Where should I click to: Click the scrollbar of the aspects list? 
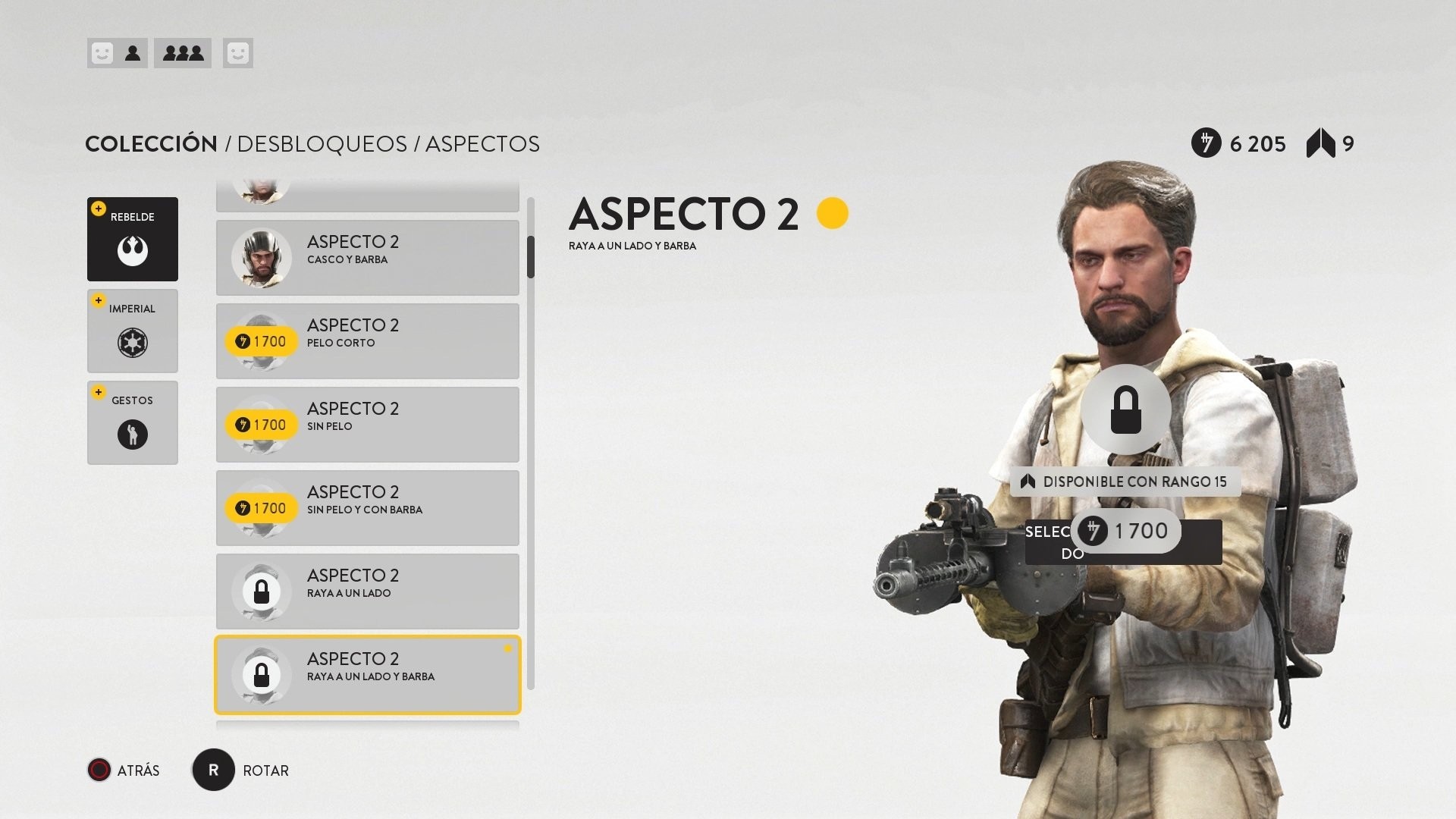531,258
